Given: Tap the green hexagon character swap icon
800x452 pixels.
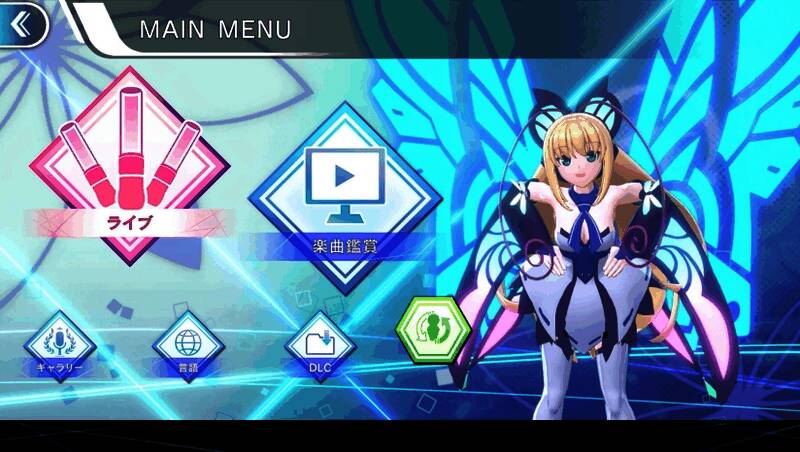Looking at the screenshot, I should [x=433, y=331].
